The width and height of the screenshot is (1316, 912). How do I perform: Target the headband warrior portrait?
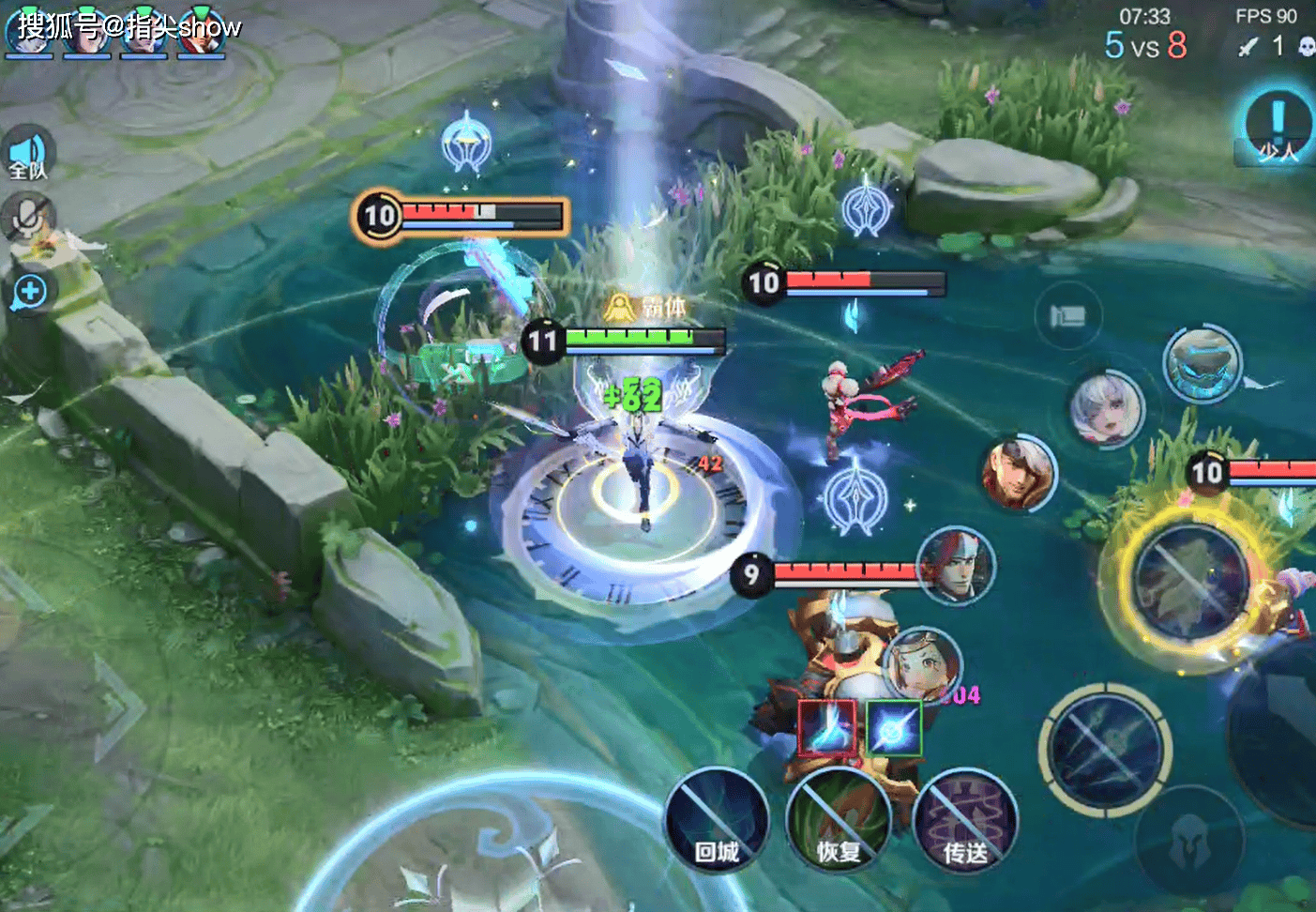(x=1019, y=473)
